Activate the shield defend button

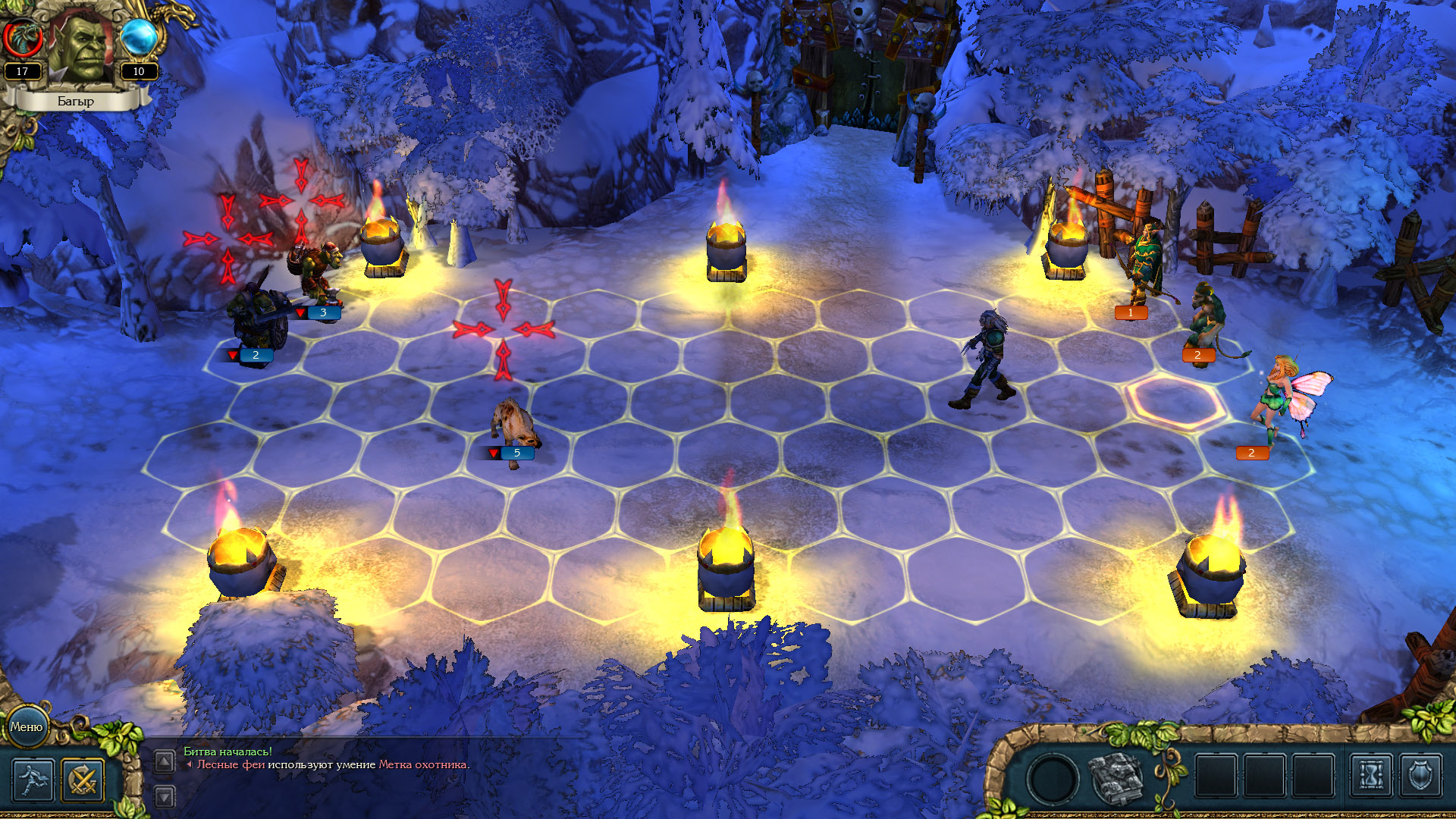(1420, 777)
